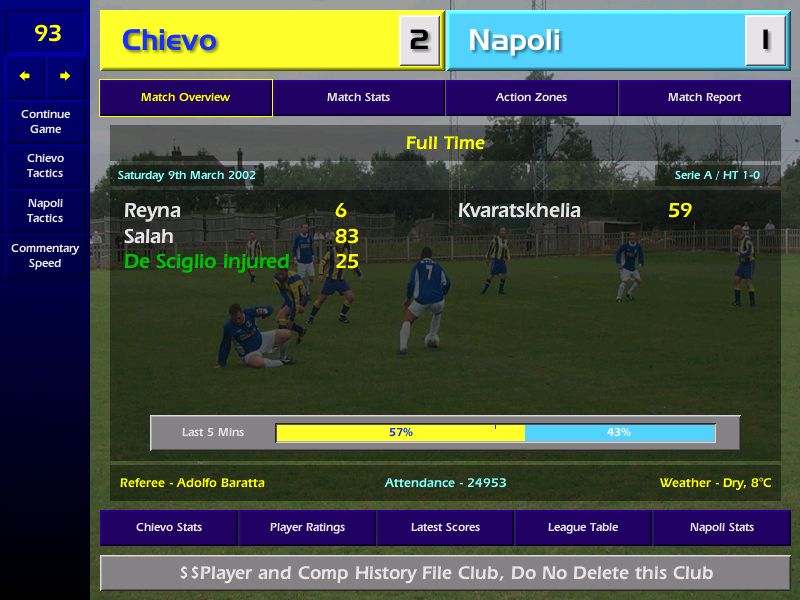Open Napoli Stats
The image size is (800, 600).
[721, 528]
